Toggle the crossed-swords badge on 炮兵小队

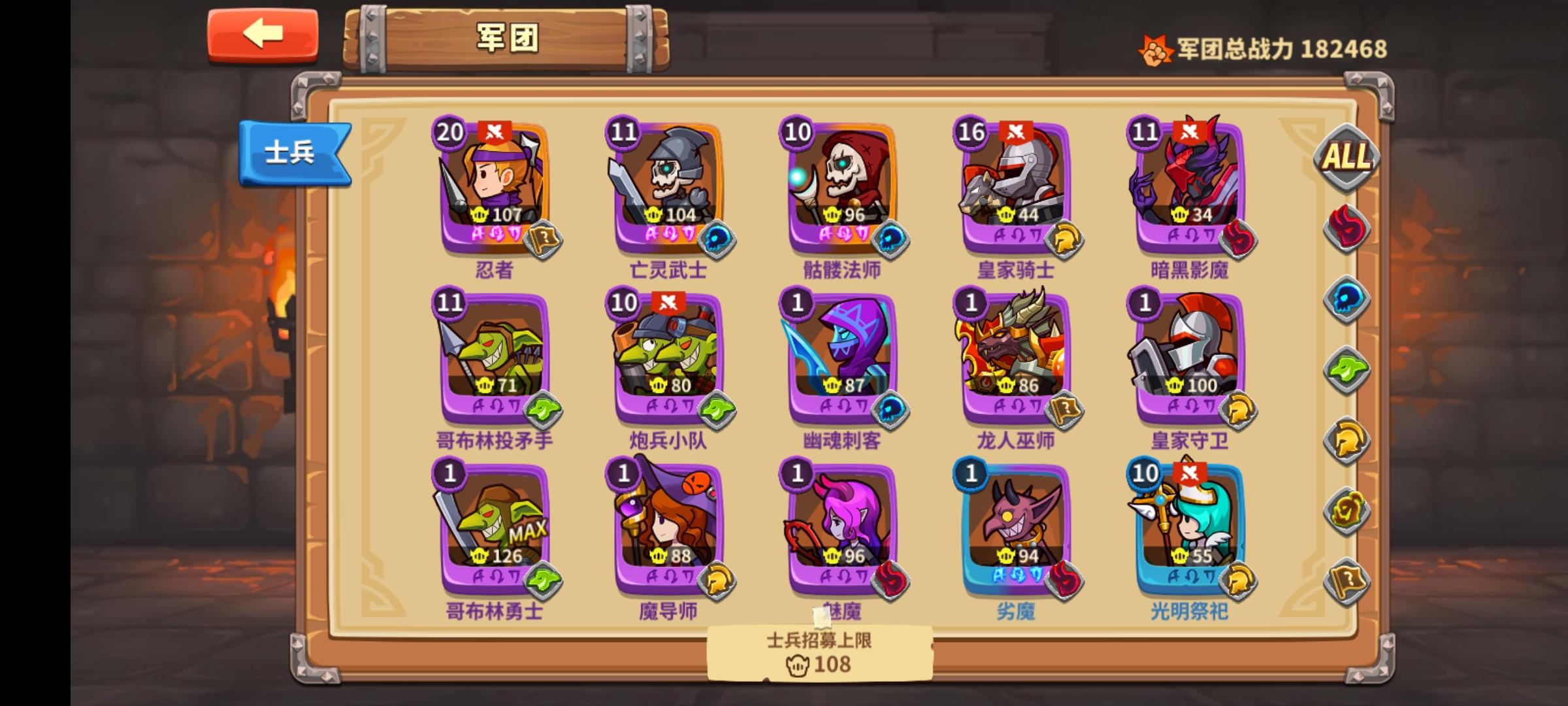(670, 301)
